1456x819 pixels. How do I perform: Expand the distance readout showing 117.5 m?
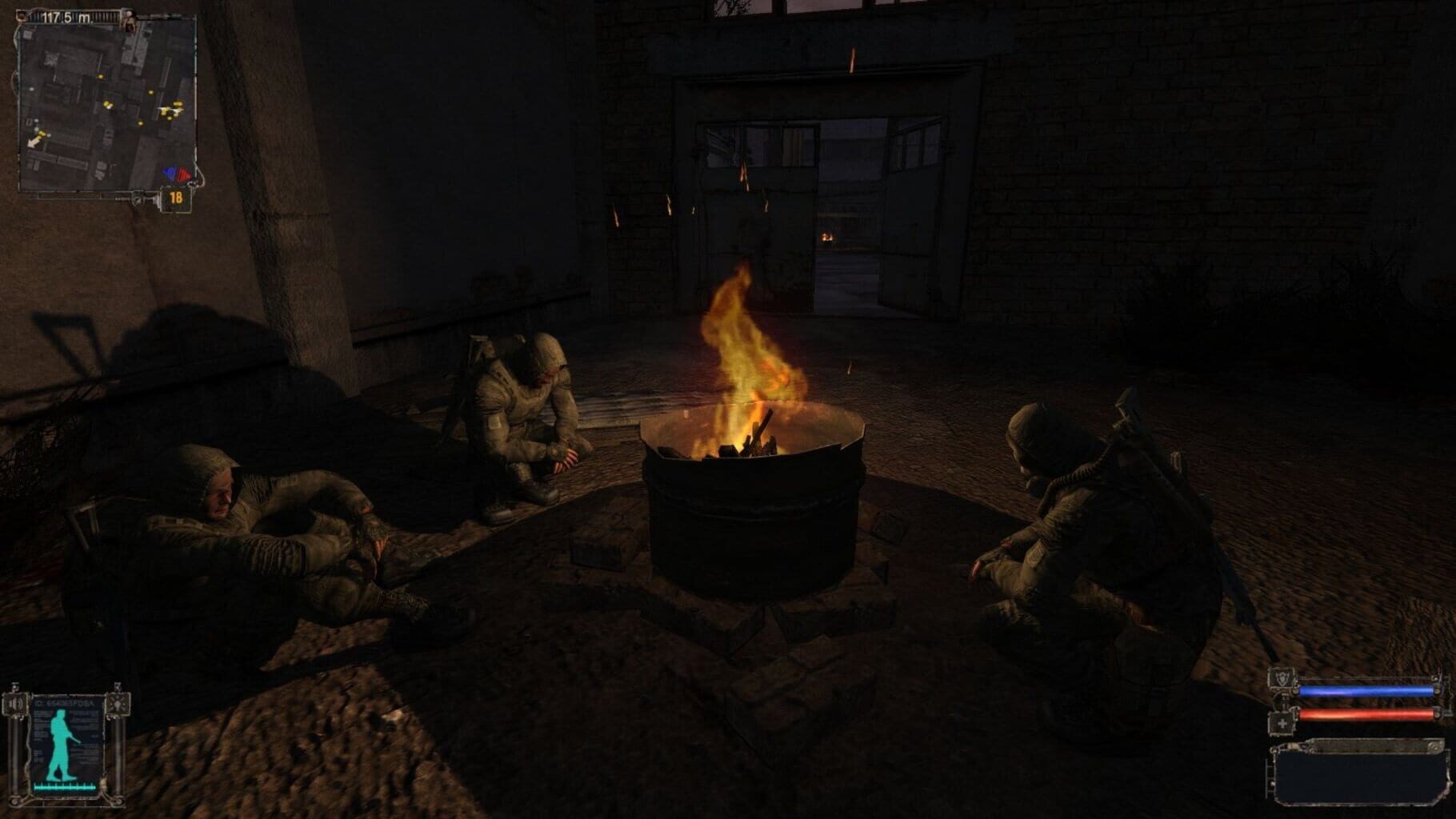click(x=66, y=18)
